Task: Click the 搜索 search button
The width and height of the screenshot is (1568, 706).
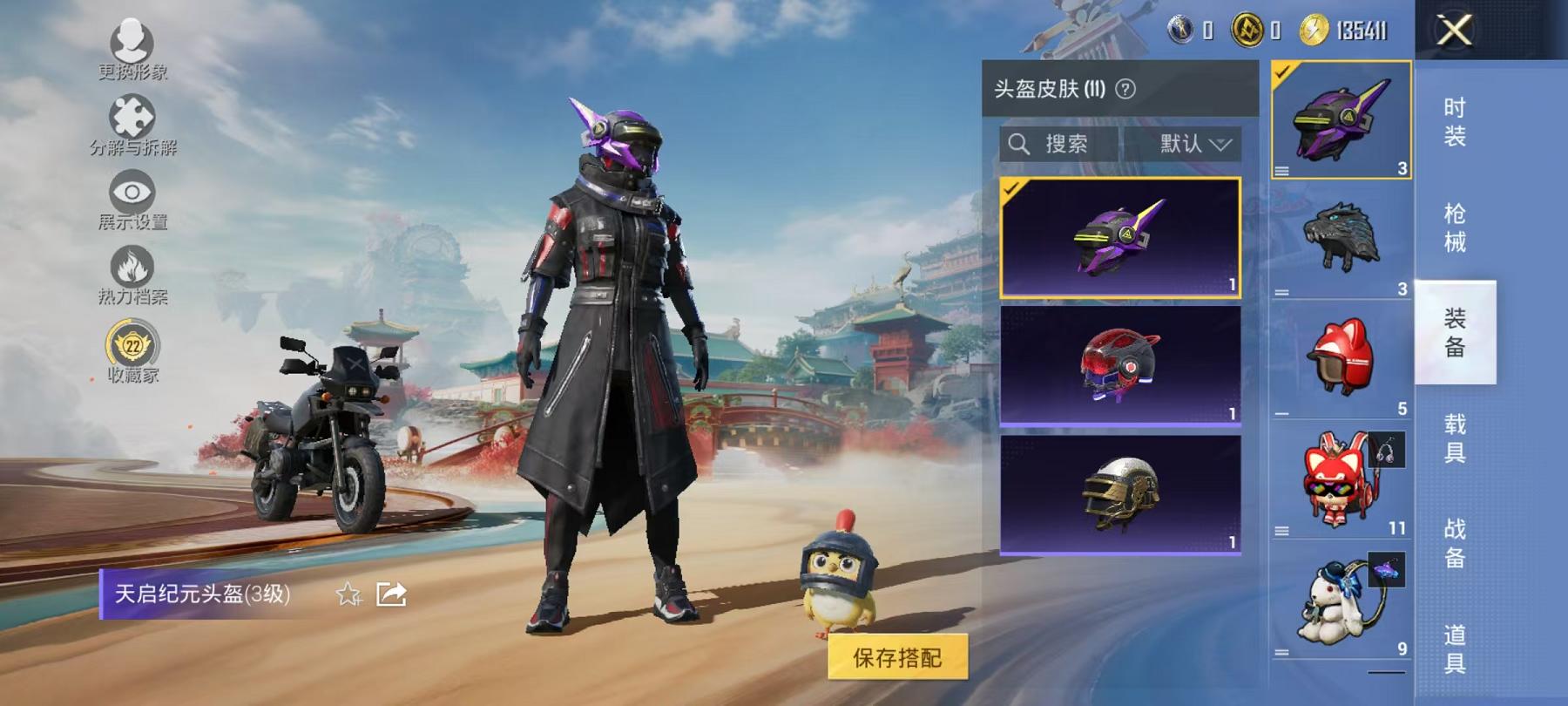Action: coord(1064,144)
